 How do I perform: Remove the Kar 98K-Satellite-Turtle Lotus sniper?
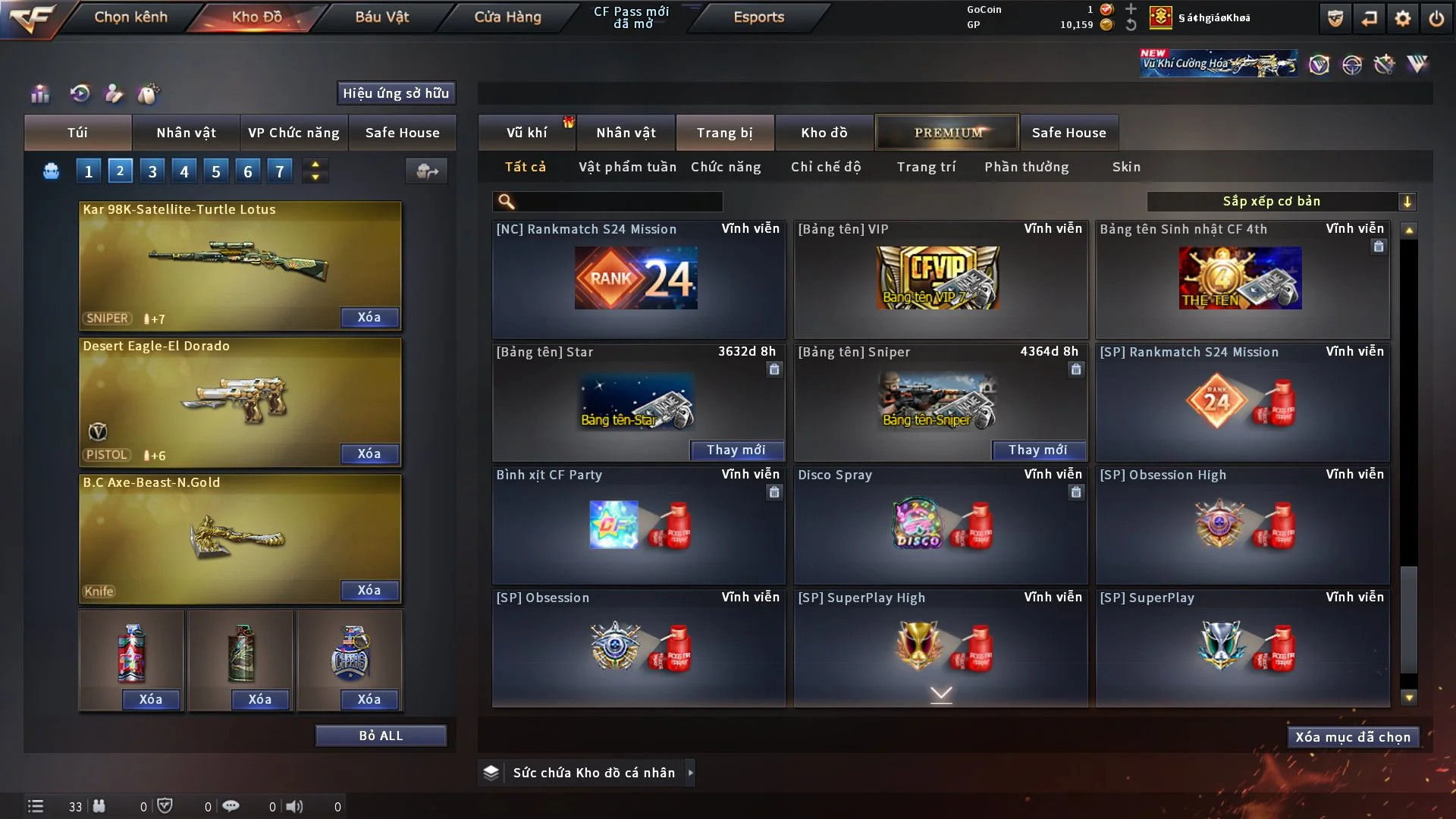coord(369,317)
